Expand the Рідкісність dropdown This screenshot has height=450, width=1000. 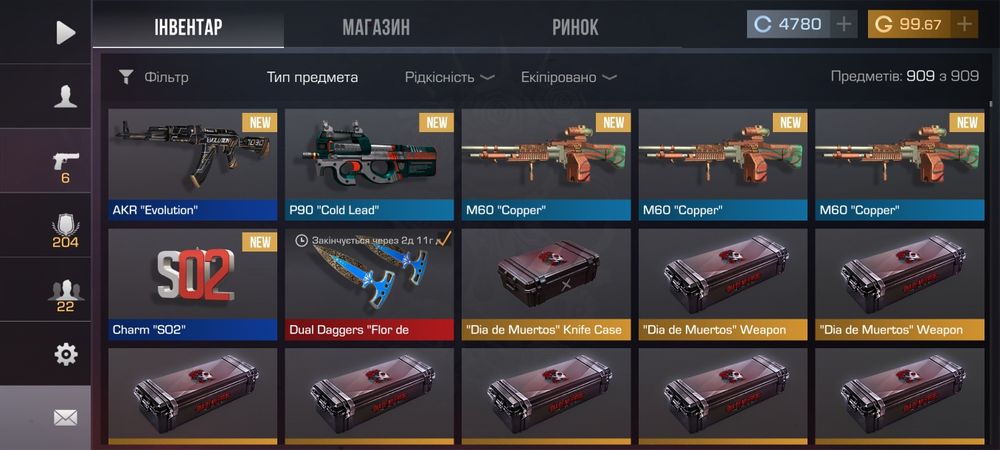pyautogui.click(x=450, y=77)
